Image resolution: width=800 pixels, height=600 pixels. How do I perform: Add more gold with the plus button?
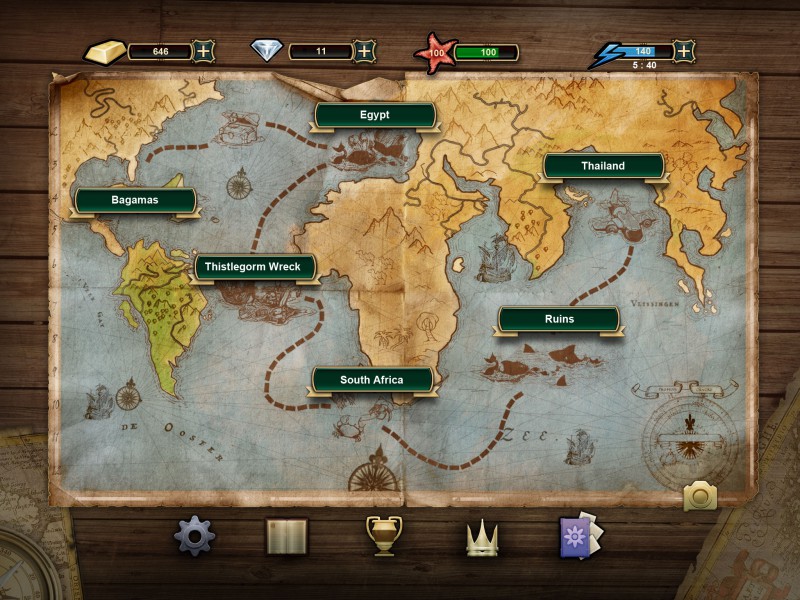[203, 51]
